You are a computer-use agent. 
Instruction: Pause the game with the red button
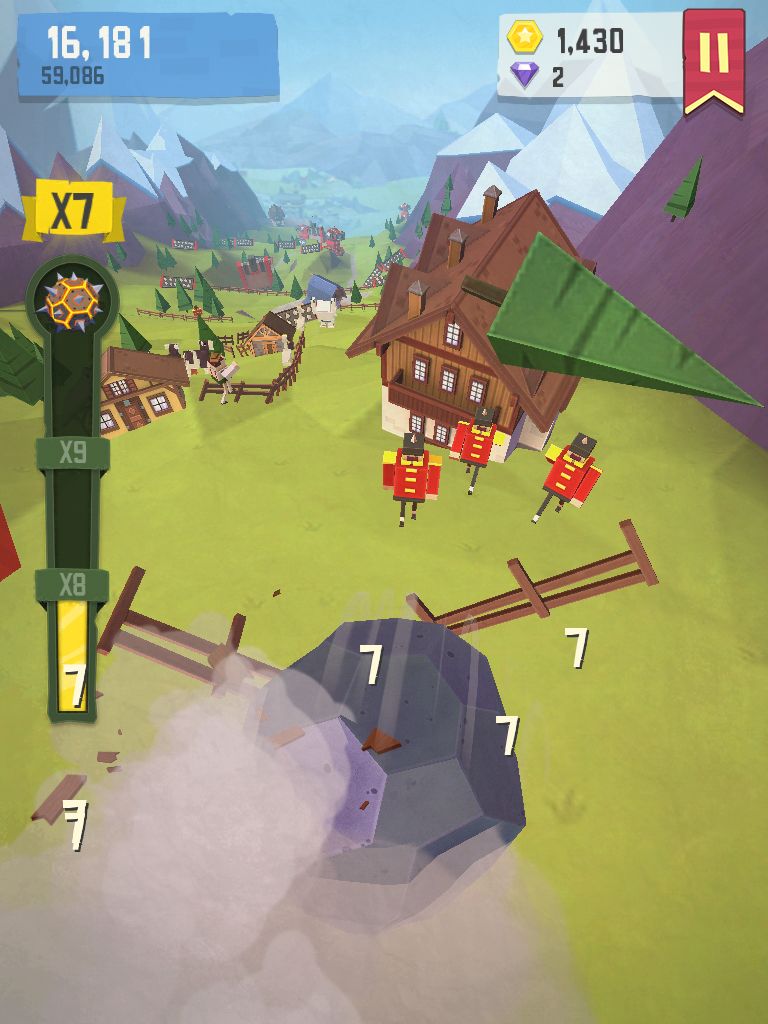coord(714,55)
